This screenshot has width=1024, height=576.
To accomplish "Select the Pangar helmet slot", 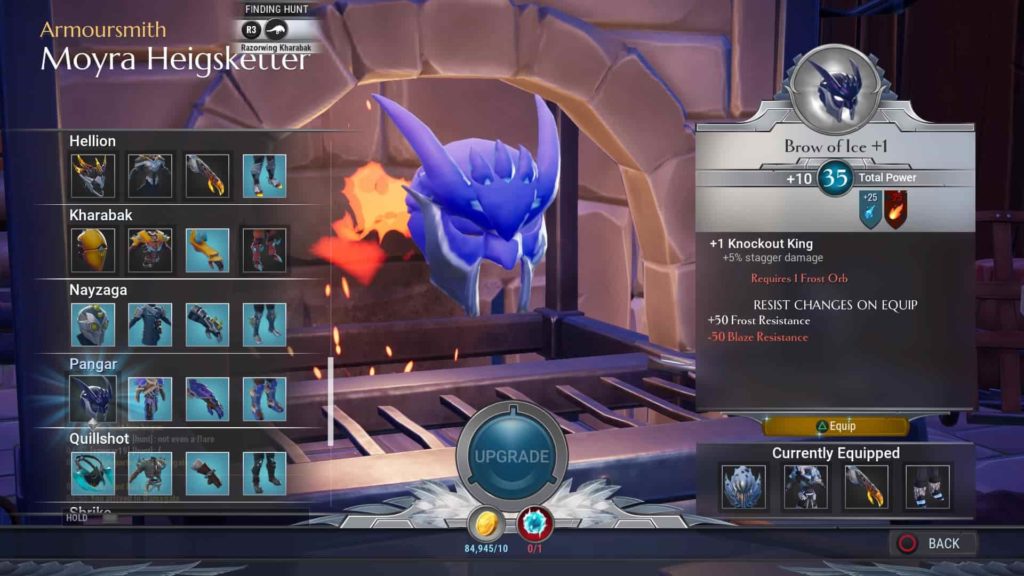I will [93, 399].
